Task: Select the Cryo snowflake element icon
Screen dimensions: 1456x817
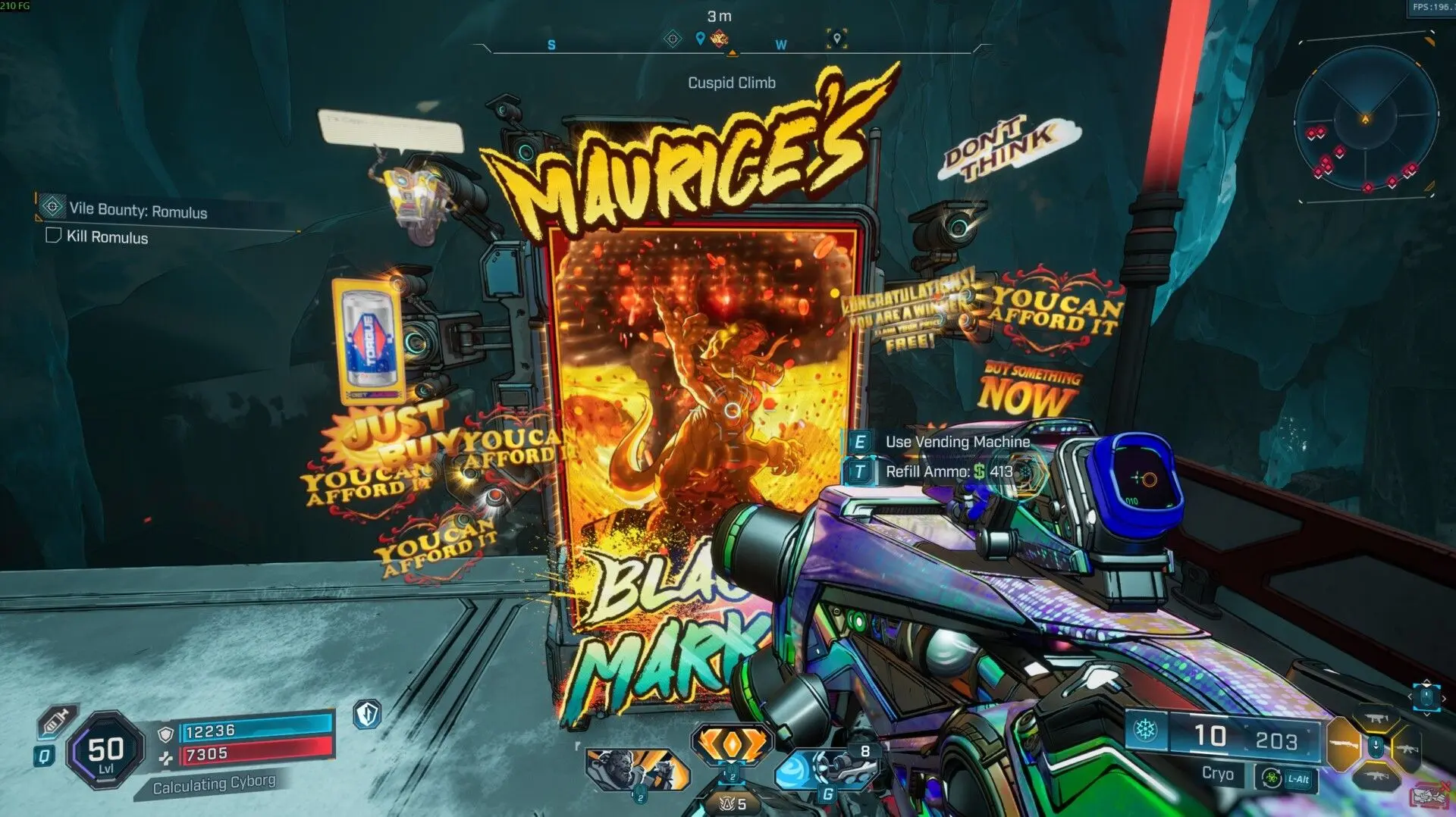Action: 1144,731
